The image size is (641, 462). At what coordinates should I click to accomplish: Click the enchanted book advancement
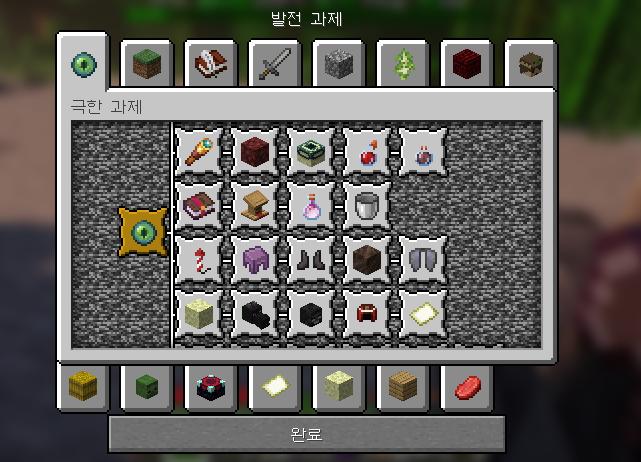[x=199, y=206]
